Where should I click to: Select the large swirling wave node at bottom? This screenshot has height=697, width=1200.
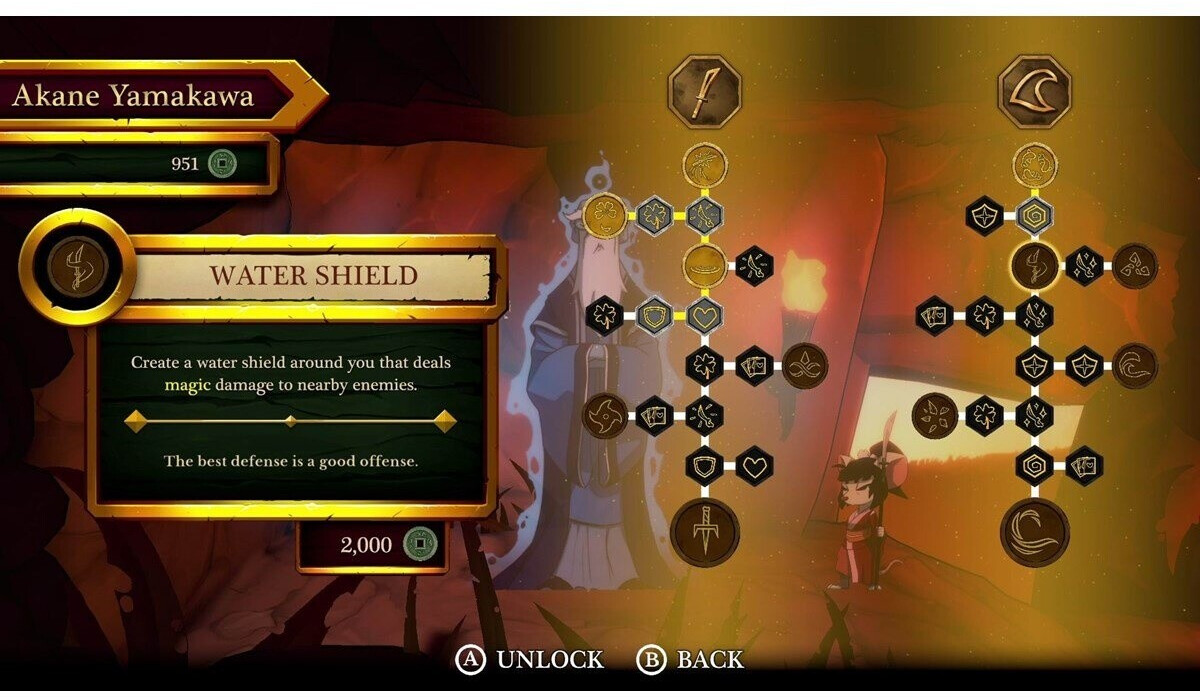[x=1035, y=532]
